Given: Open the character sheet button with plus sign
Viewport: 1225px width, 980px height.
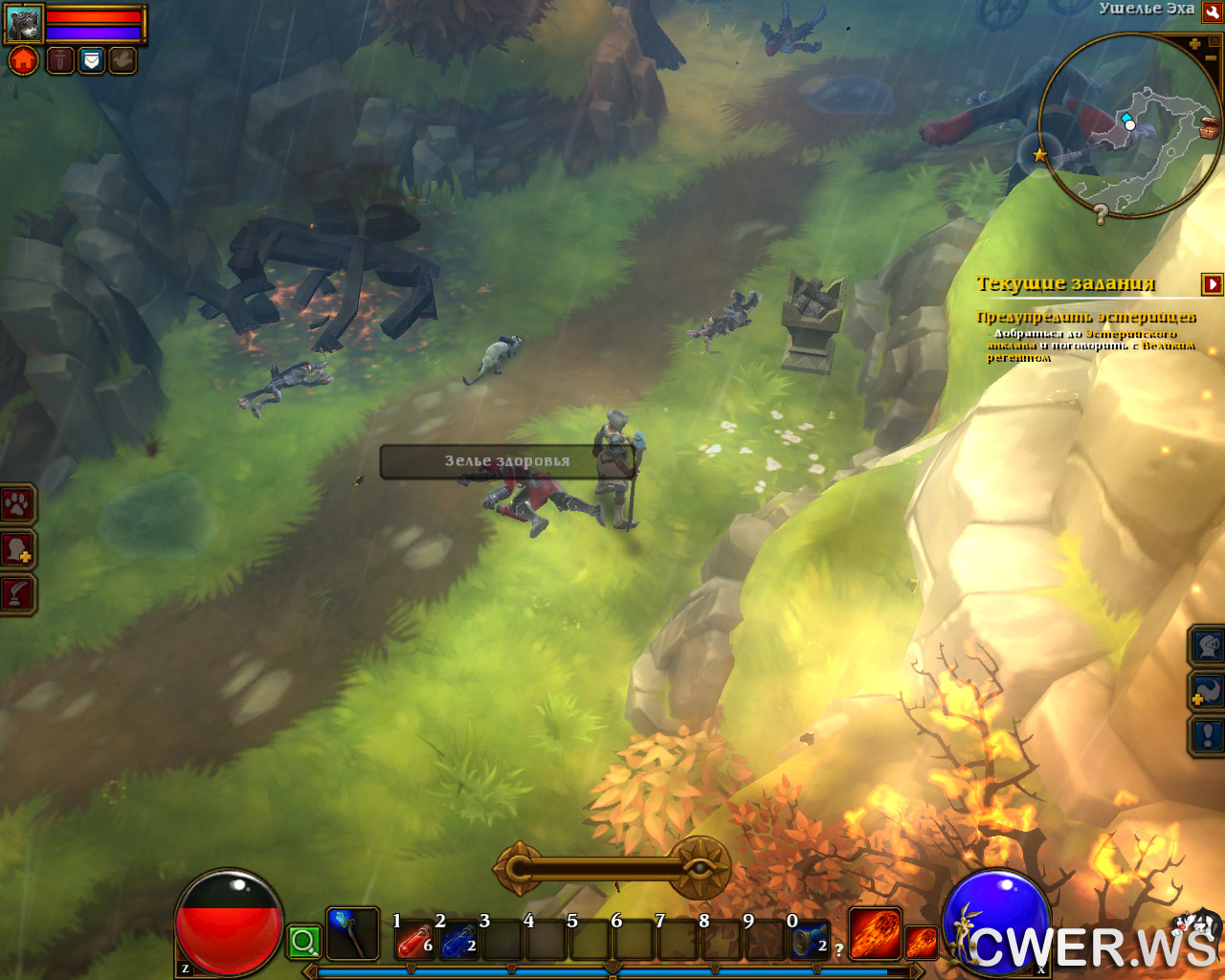Looking at the screenshot, I should [17, 549].
